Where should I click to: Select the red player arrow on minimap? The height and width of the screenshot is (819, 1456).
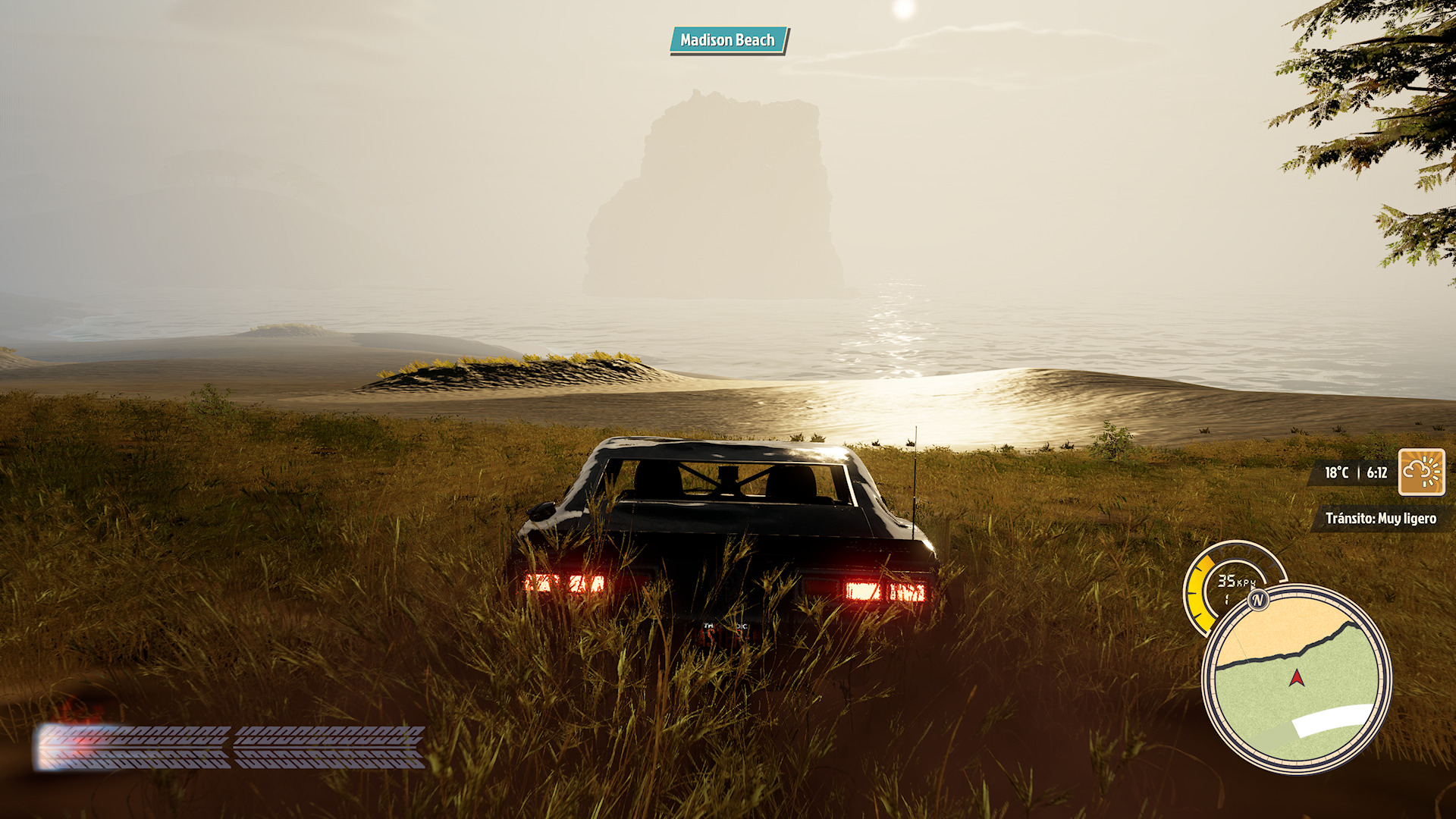point(1297,677)
